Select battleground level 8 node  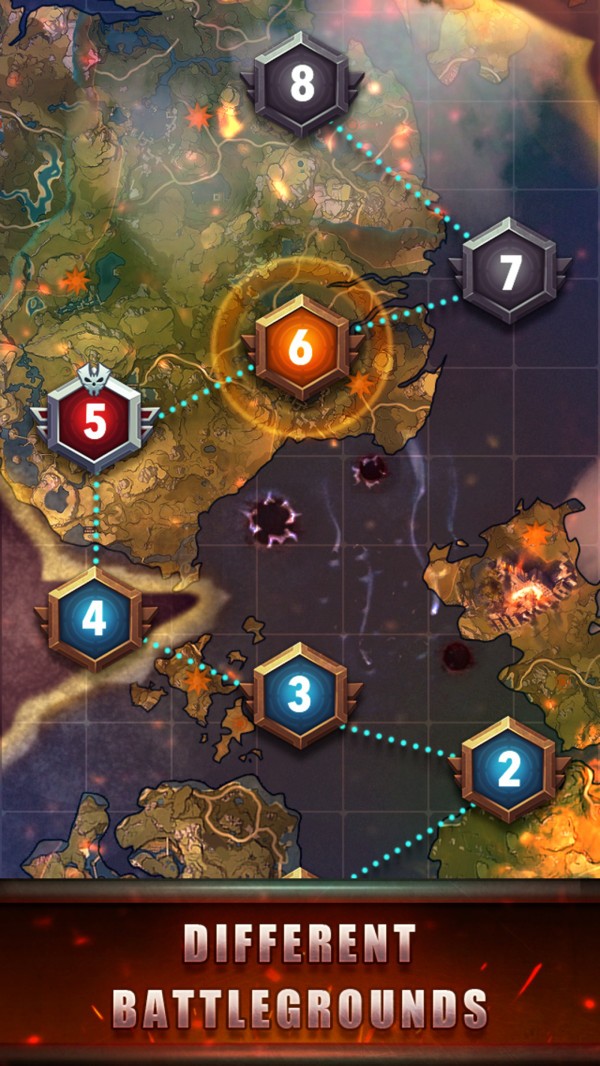[x=302, y=85]
